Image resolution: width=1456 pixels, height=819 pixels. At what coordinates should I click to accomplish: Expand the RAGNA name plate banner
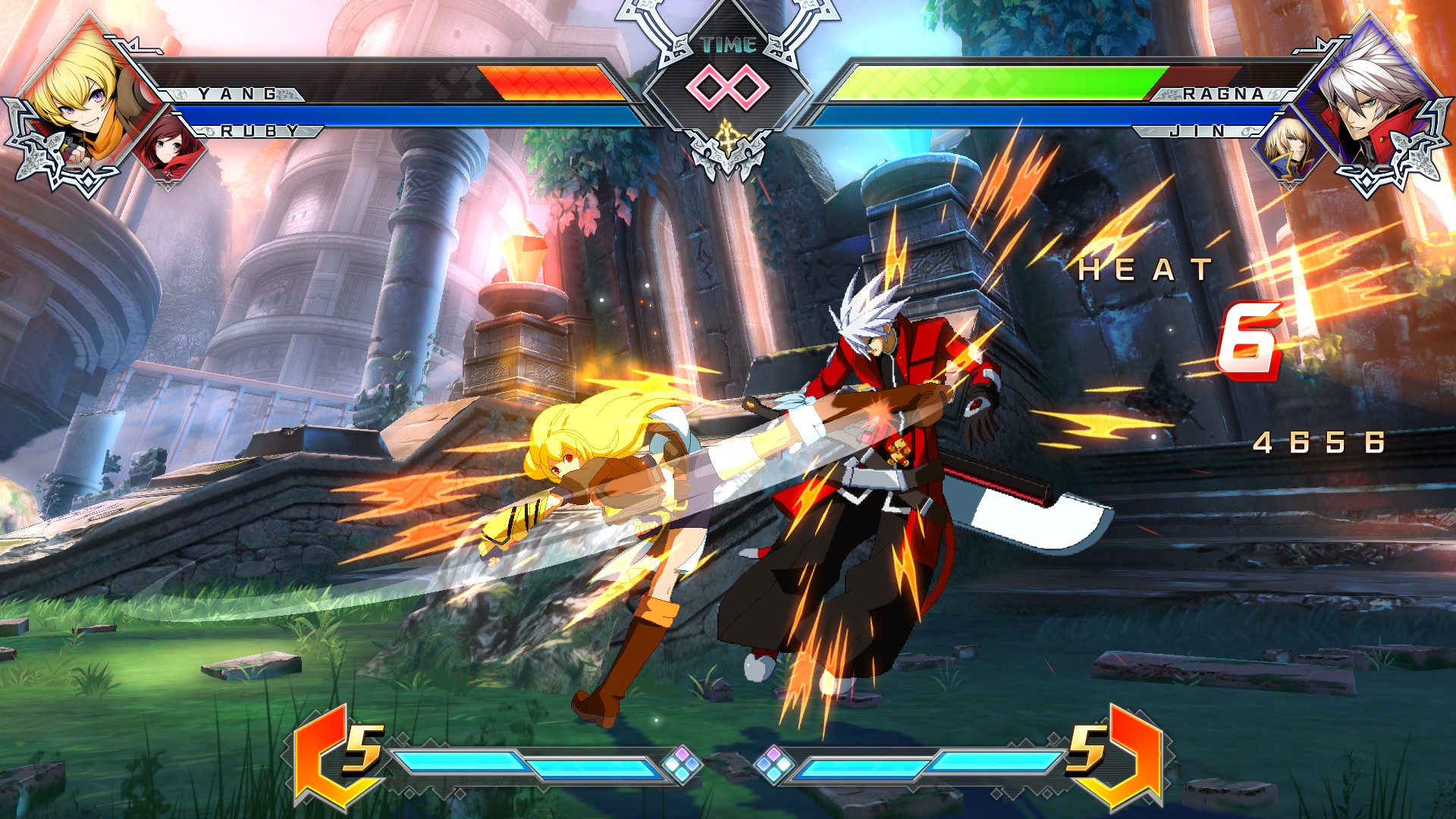(x=1219, y=95)
